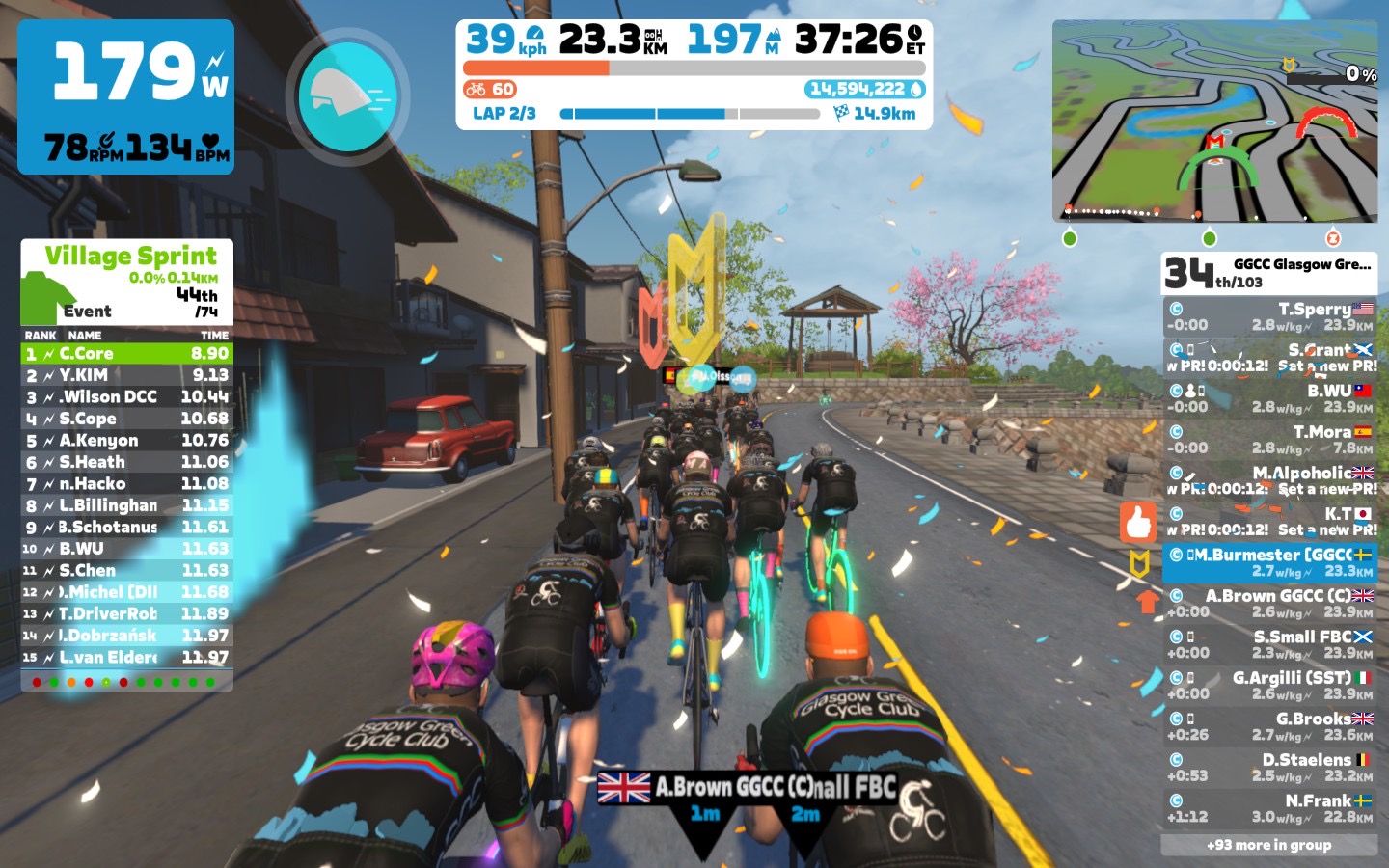
Task: Open the minimap
Action: [1214, 122]
